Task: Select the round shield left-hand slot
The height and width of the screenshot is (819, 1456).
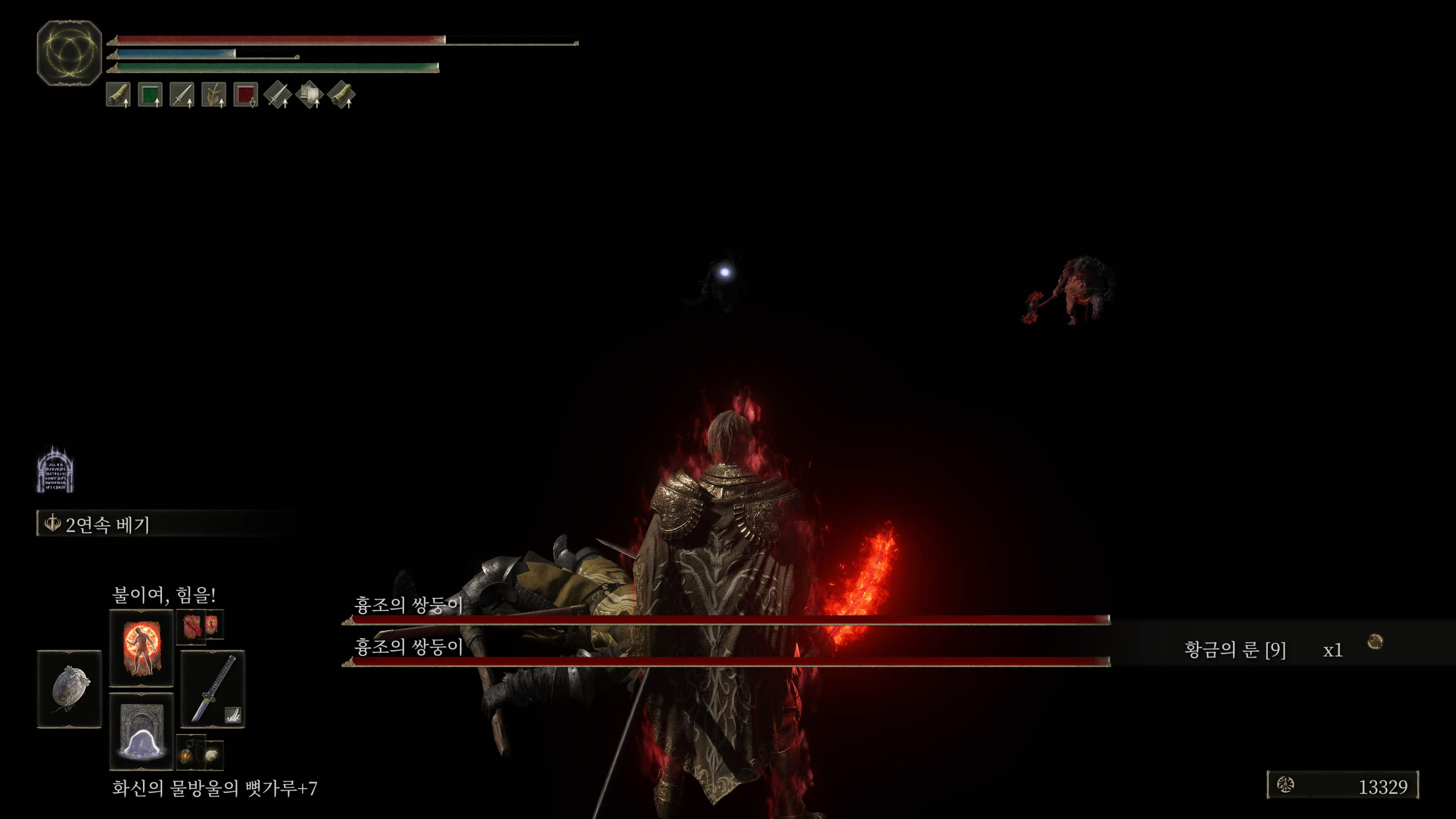Action: click(x=69, y=689)
